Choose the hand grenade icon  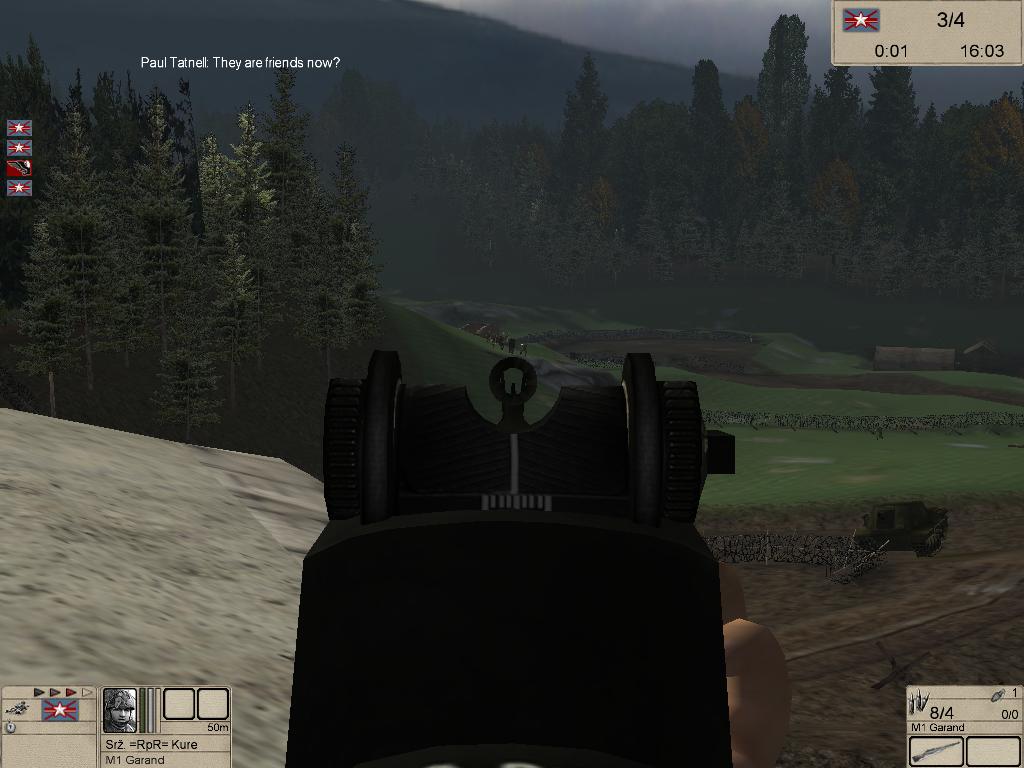tap(997, 694)
